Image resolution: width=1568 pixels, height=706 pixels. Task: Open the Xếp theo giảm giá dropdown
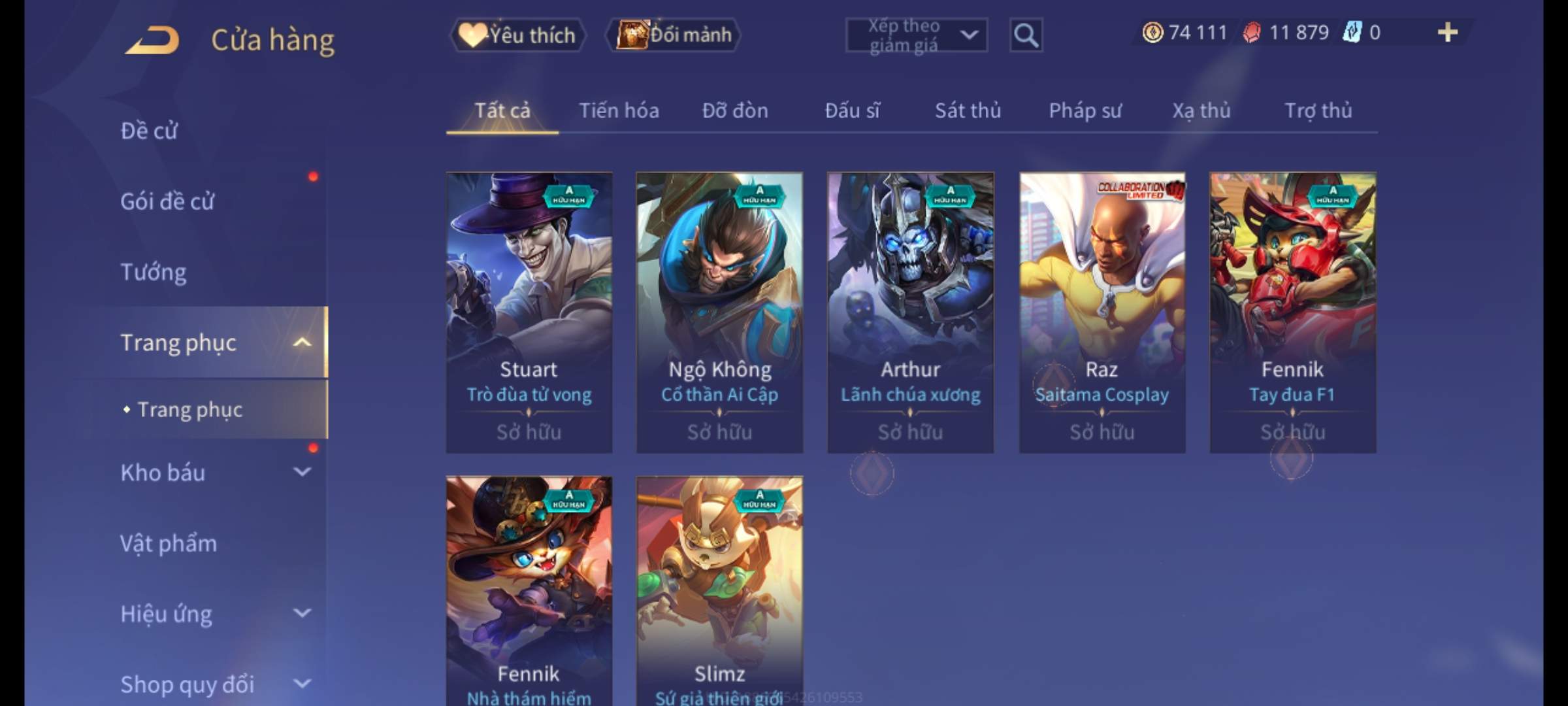point(916,35)
